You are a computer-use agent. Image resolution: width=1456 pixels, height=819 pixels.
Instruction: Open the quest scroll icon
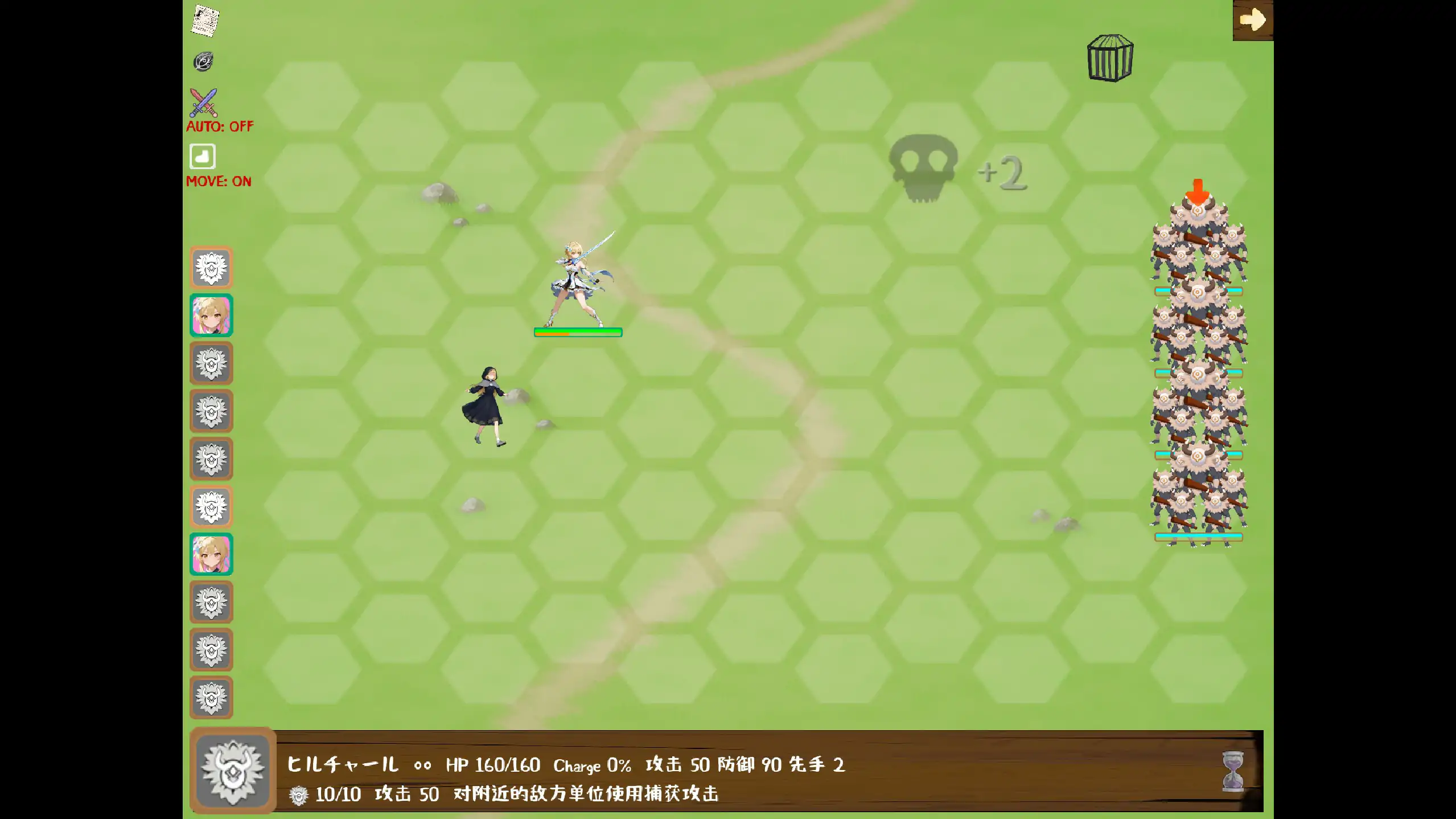coord(205,22)
